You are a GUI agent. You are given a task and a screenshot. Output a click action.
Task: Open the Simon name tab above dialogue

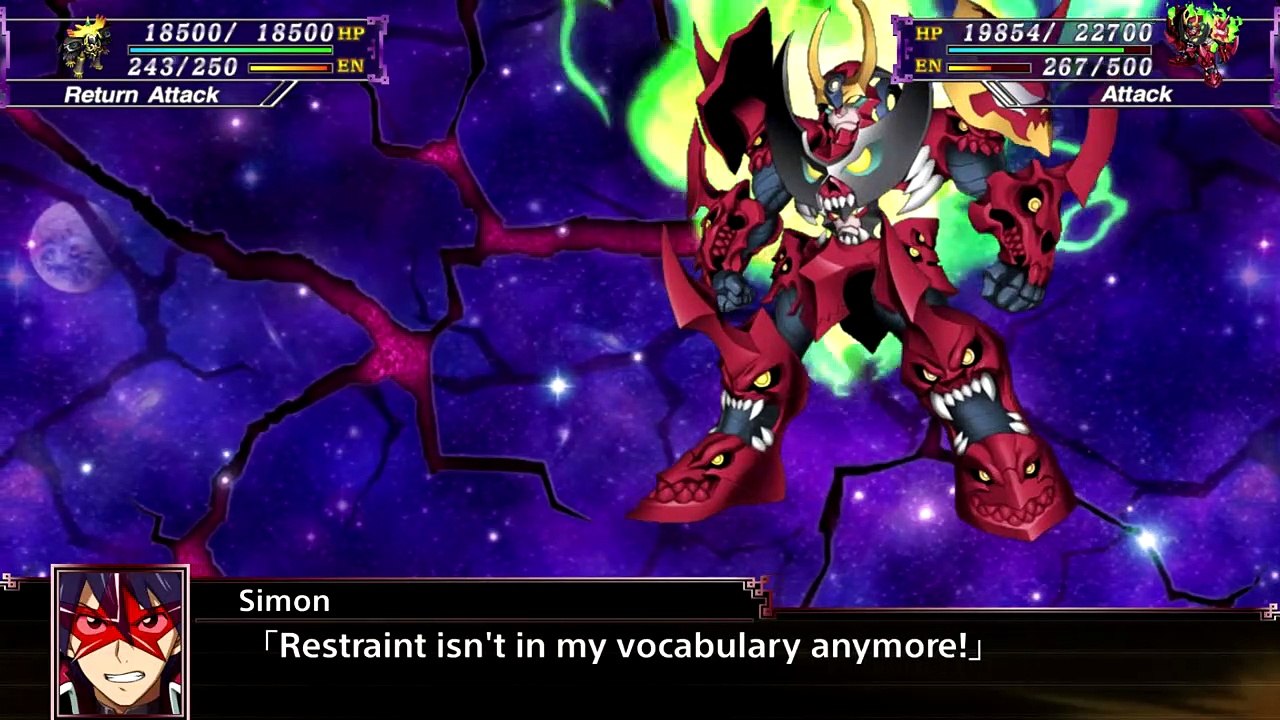click(x=284, y=601)
